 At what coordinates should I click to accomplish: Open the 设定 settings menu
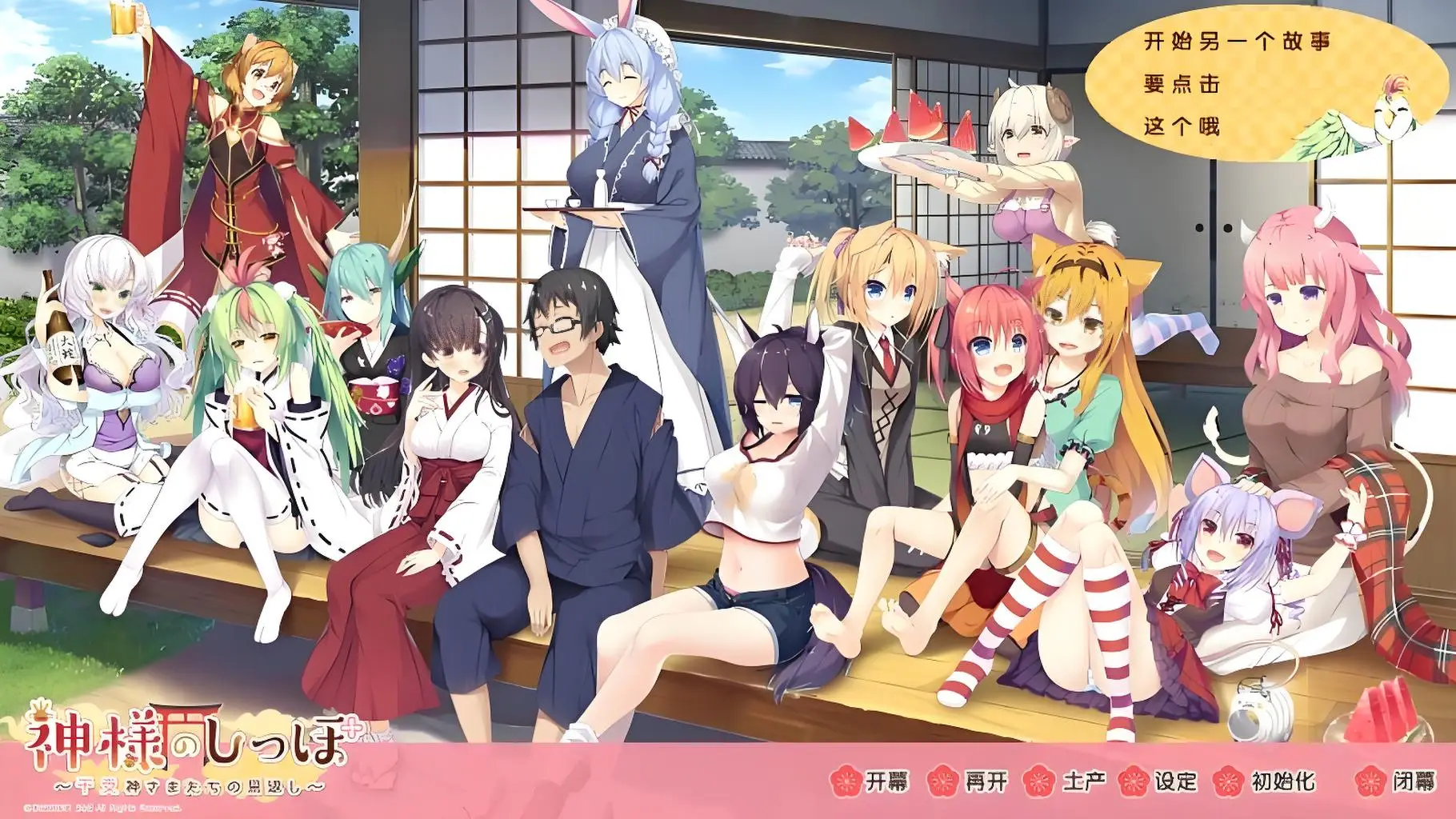1174,781
